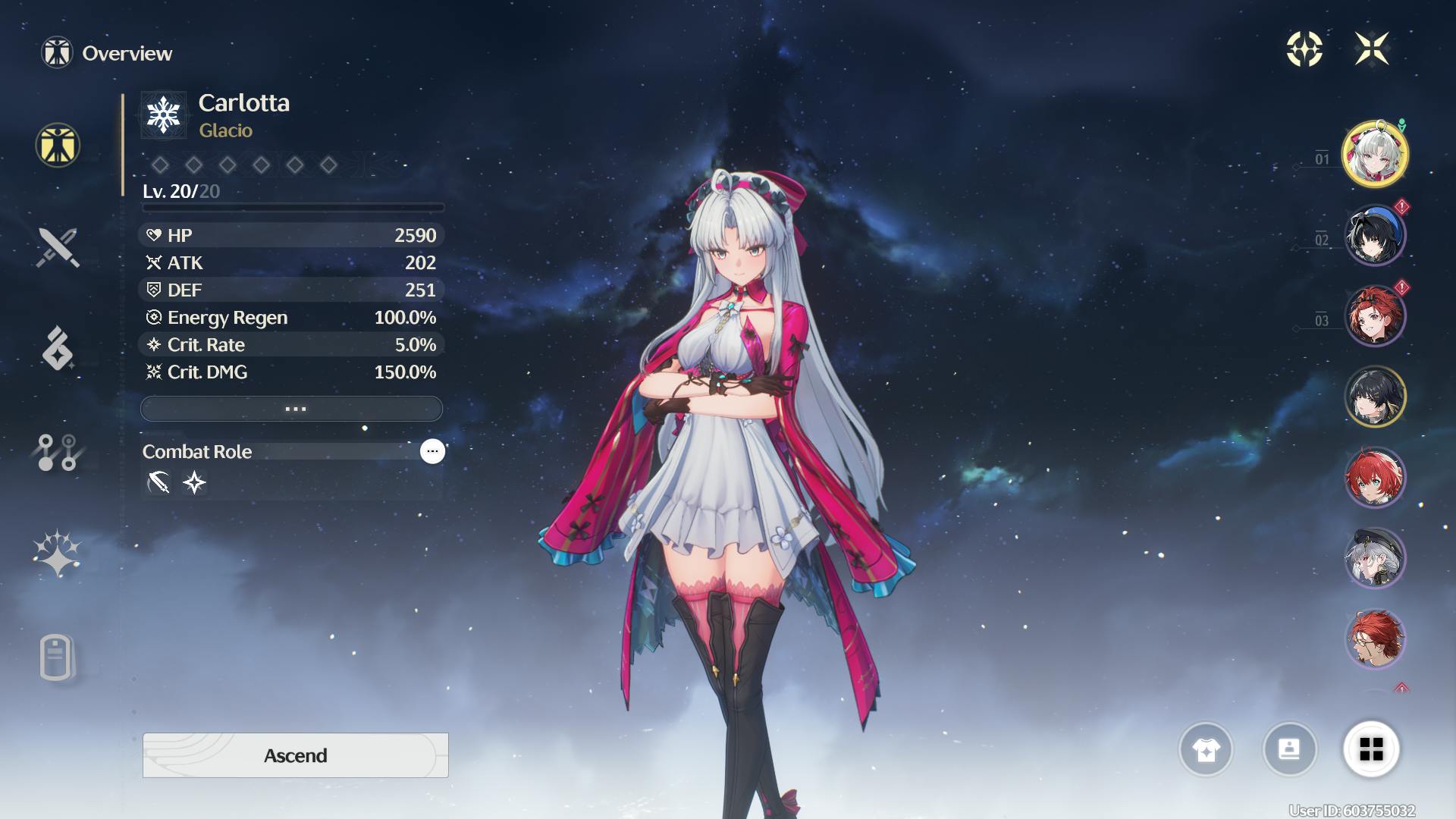Open the character profile card button

1289,750
